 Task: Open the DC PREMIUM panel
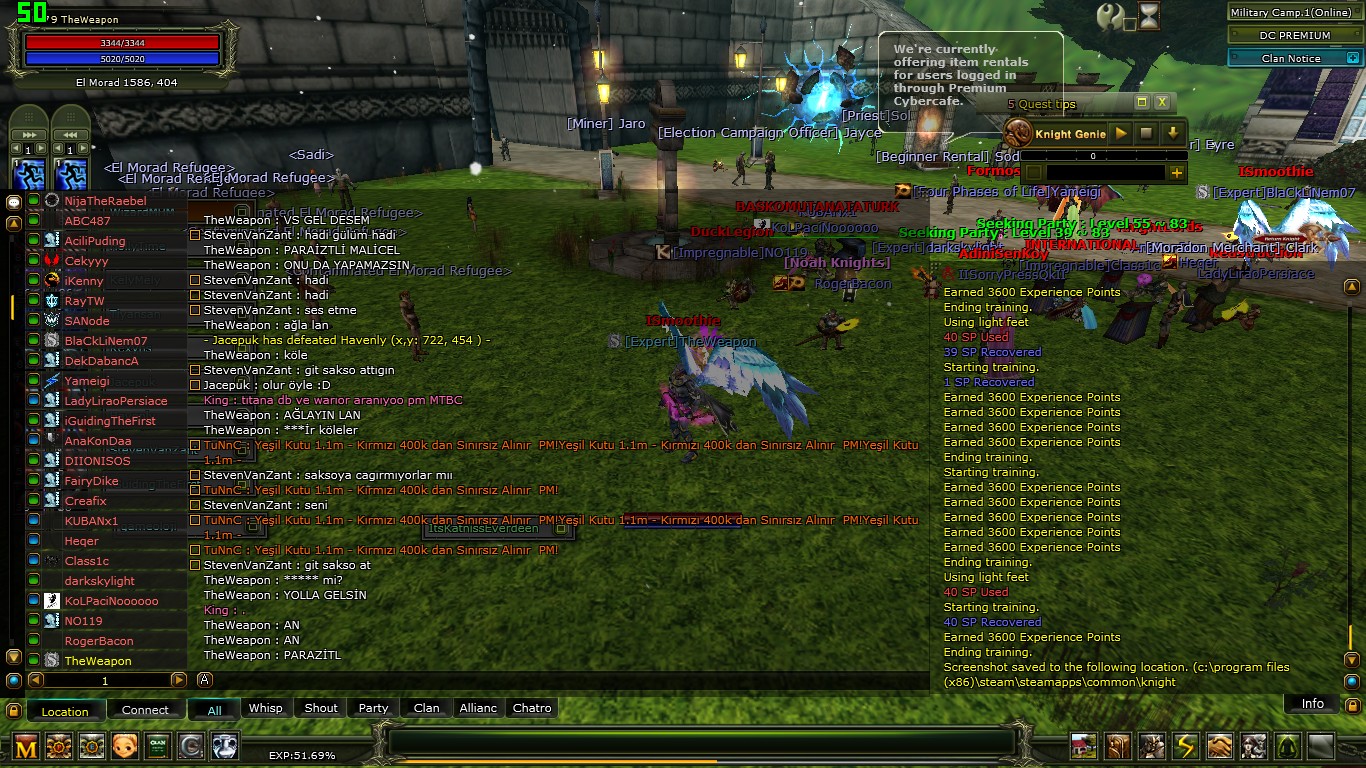[x=1295, y=35]
